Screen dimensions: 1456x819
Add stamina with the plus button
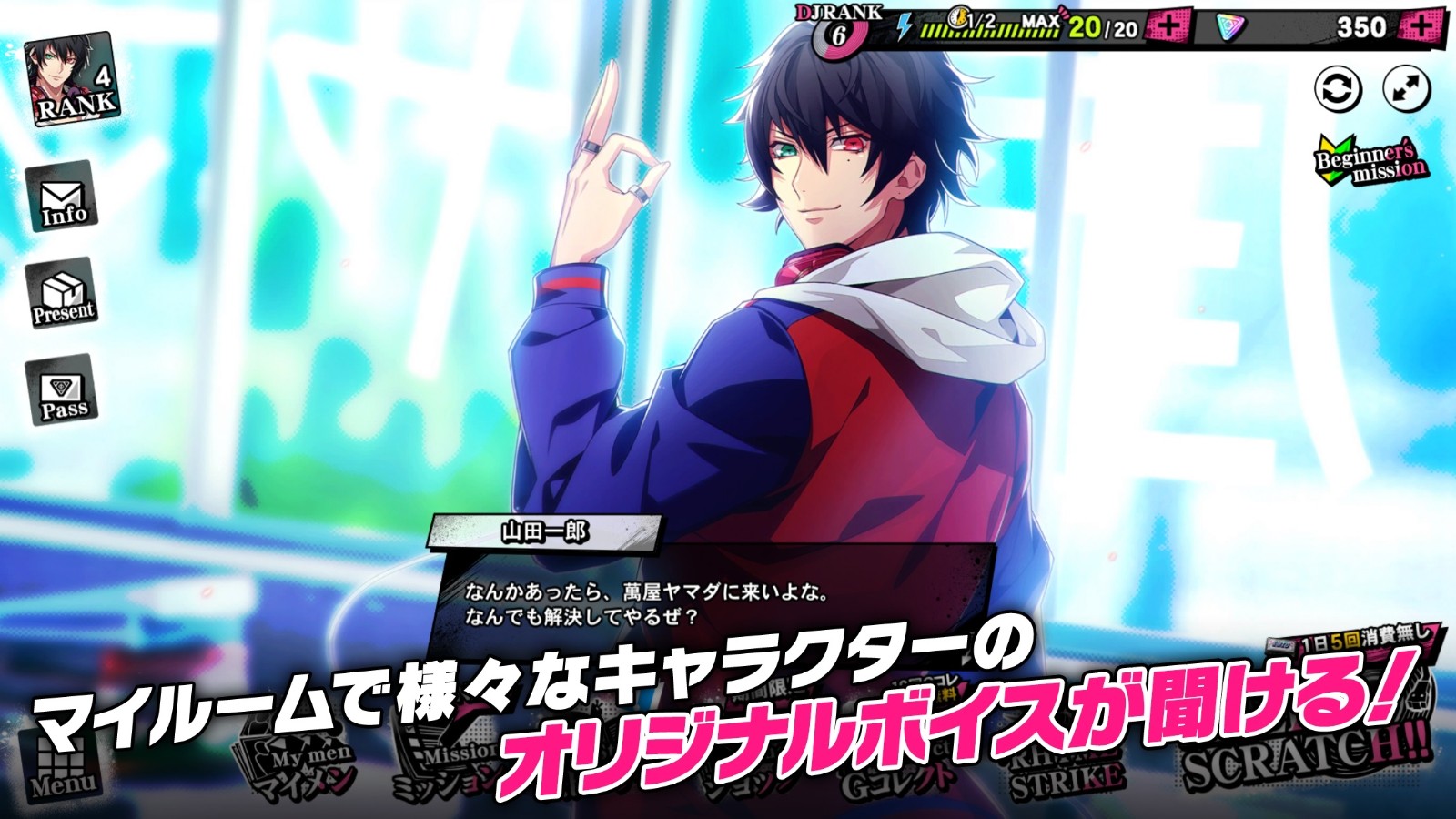click(x=1168, y=27)
